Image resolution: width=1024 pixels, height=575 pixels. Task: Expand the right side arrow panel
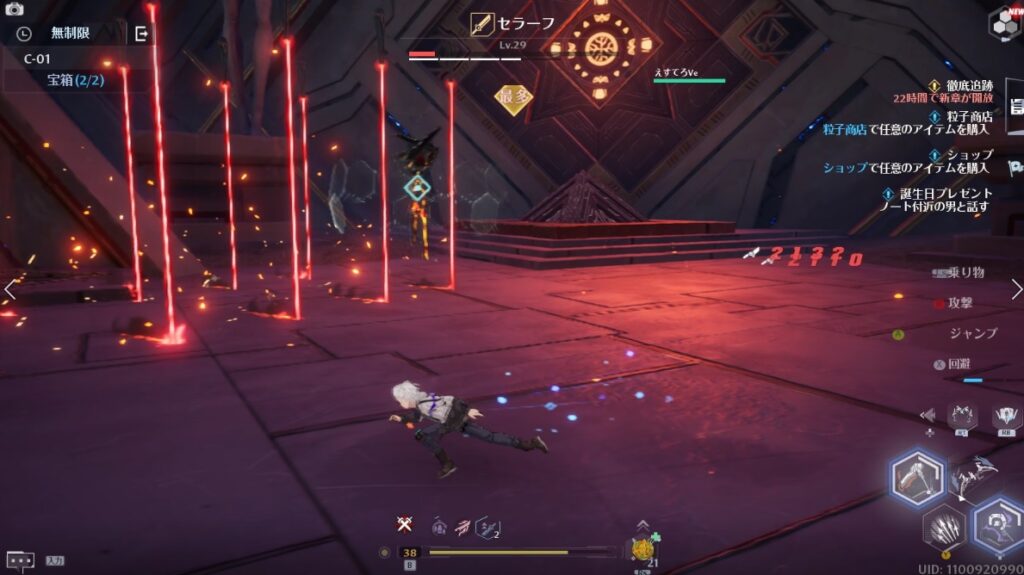tap(1016, 289)
